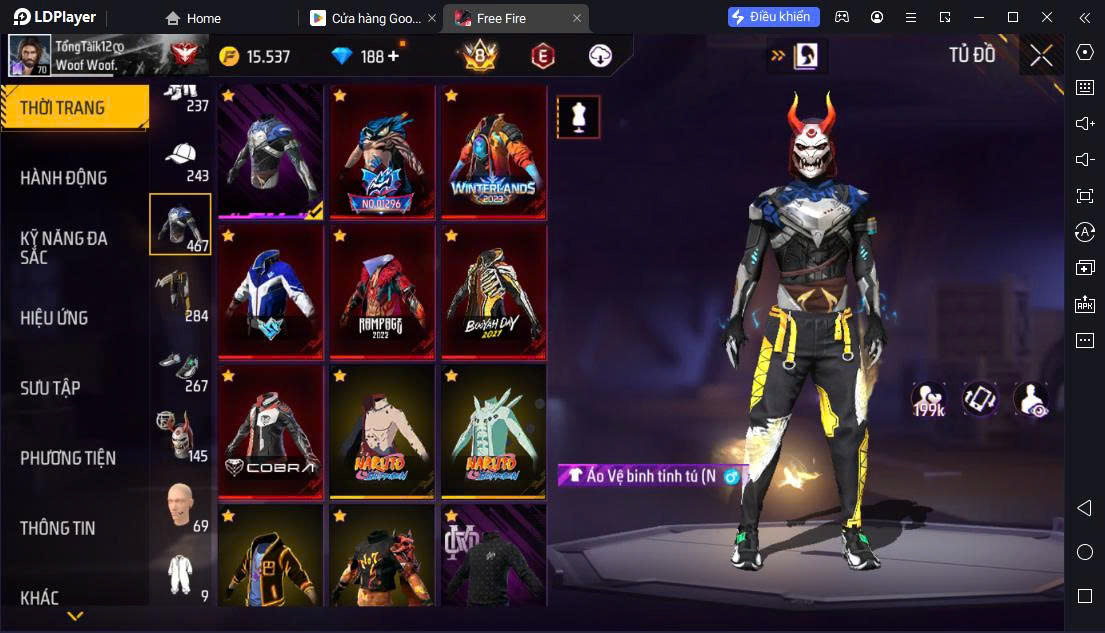The width and height of the screenshot is (1105, 633).
Task: Open the Thông Tin section
Action: coord(58,528)
